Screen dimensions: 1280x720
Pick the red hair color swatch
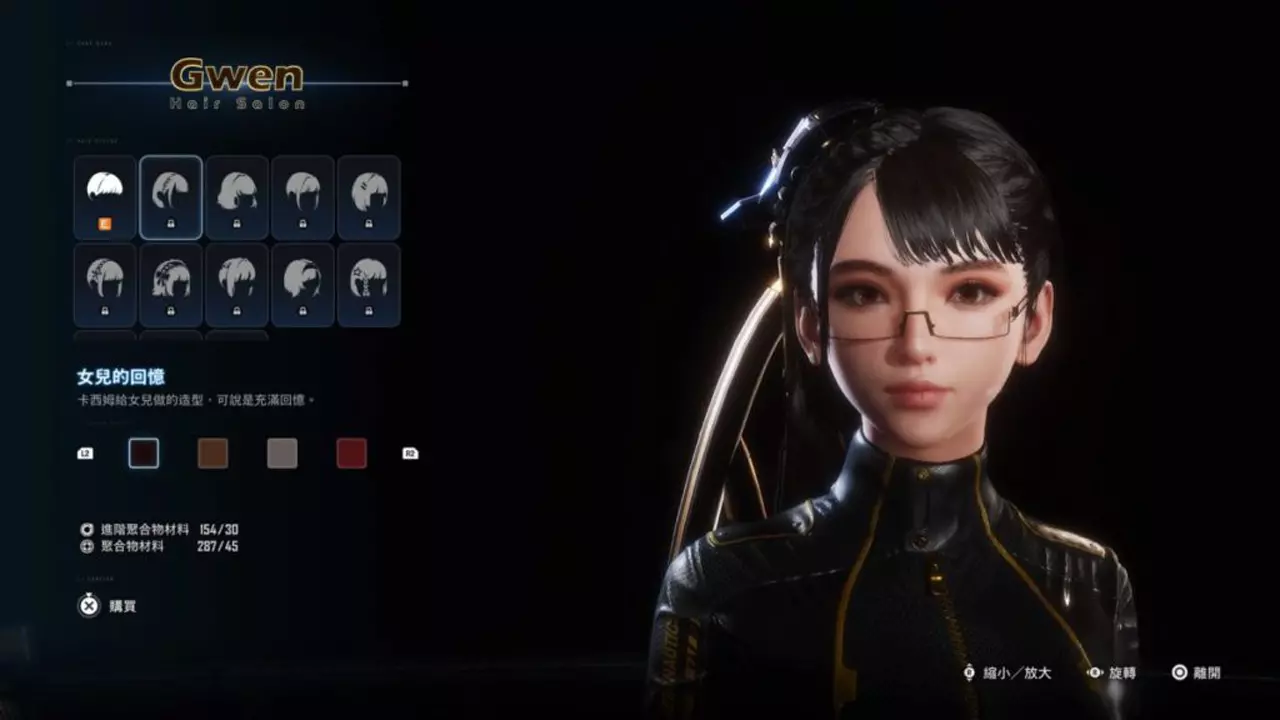pyautogui.click(x=351, y=452)
